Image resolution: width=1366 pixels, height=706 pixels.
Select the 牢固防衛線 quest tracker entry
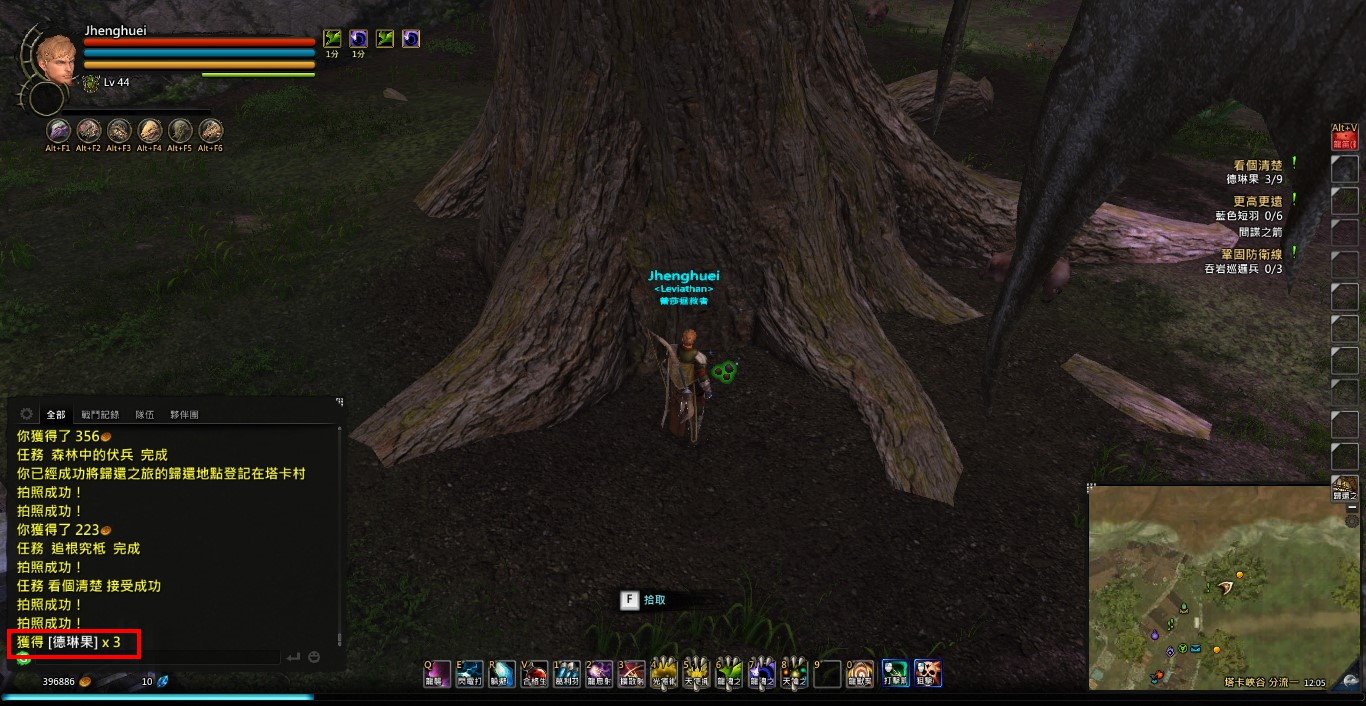point(1251,254)
